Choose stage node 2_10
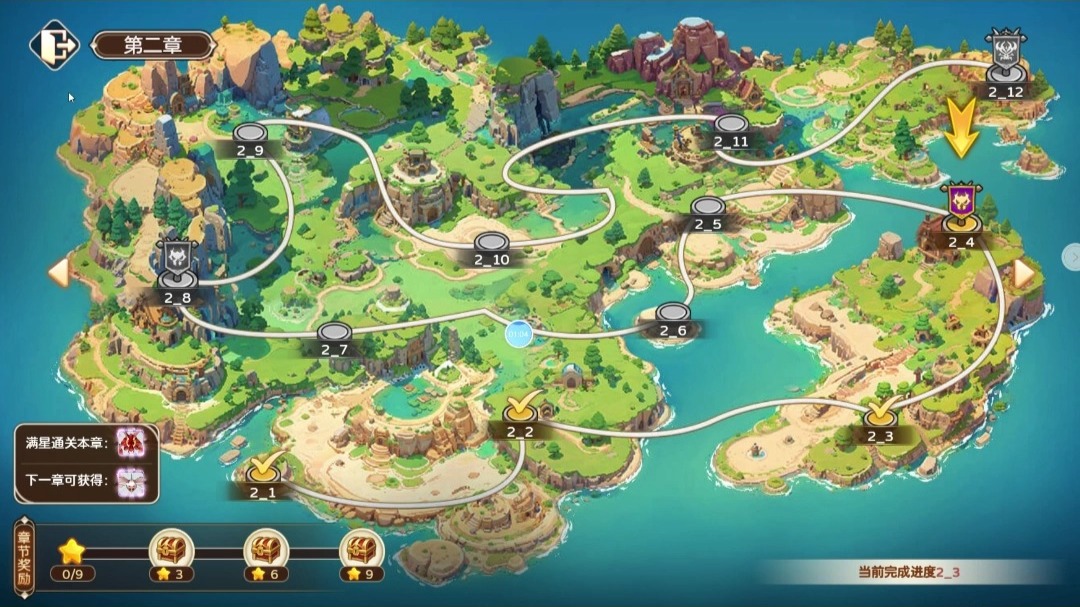This screenshot has height=607, width=1080. click(491, 244)
